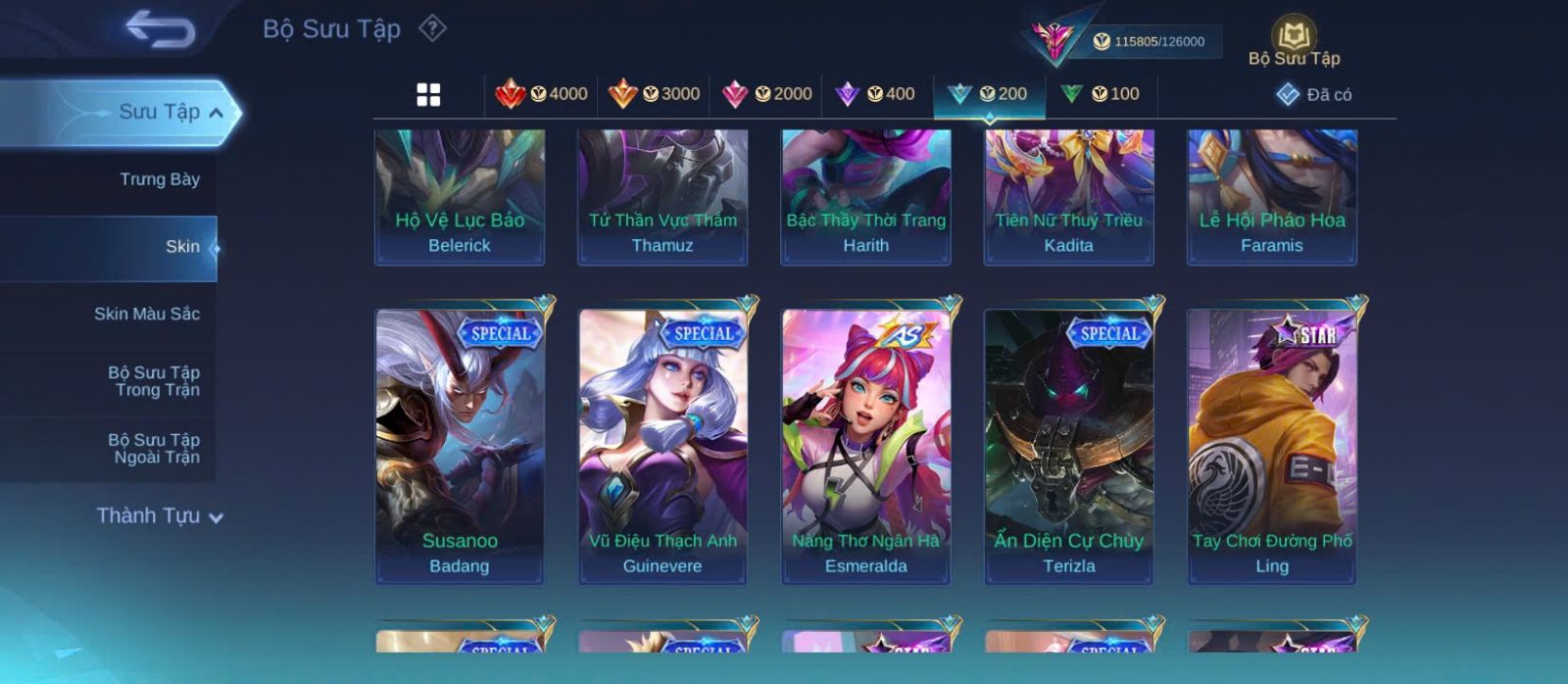Screen dimensions: 1568x684
Task: Open the Trưng Bày menu entry
Action: pyautogui.click(x=159, y=179)
